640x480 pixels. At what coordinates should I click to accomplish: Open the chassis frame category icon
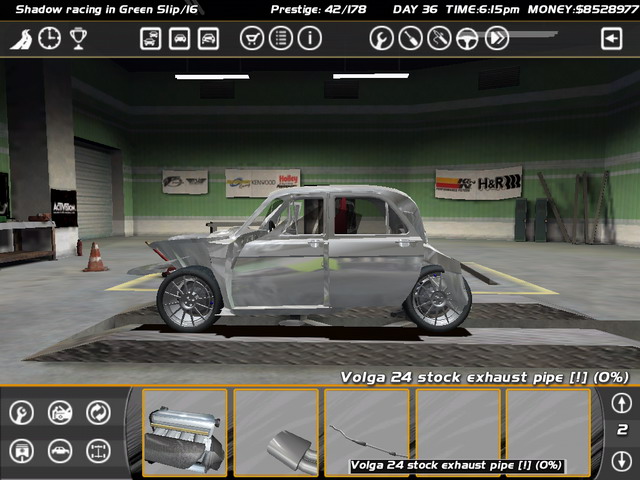click(x=98, y=451)
